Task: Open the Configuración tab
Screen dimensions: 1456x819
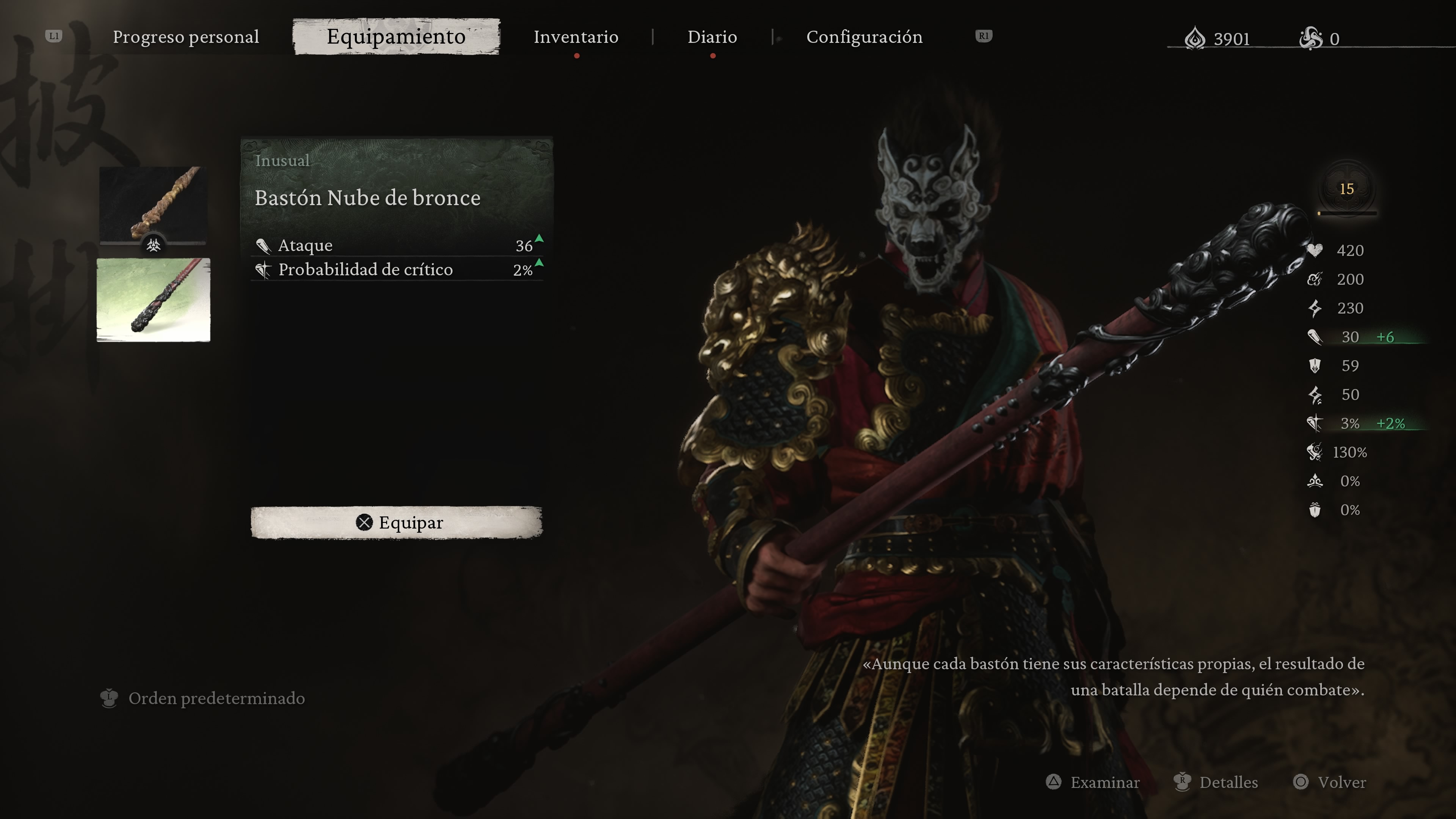Action: coord(864,37)
